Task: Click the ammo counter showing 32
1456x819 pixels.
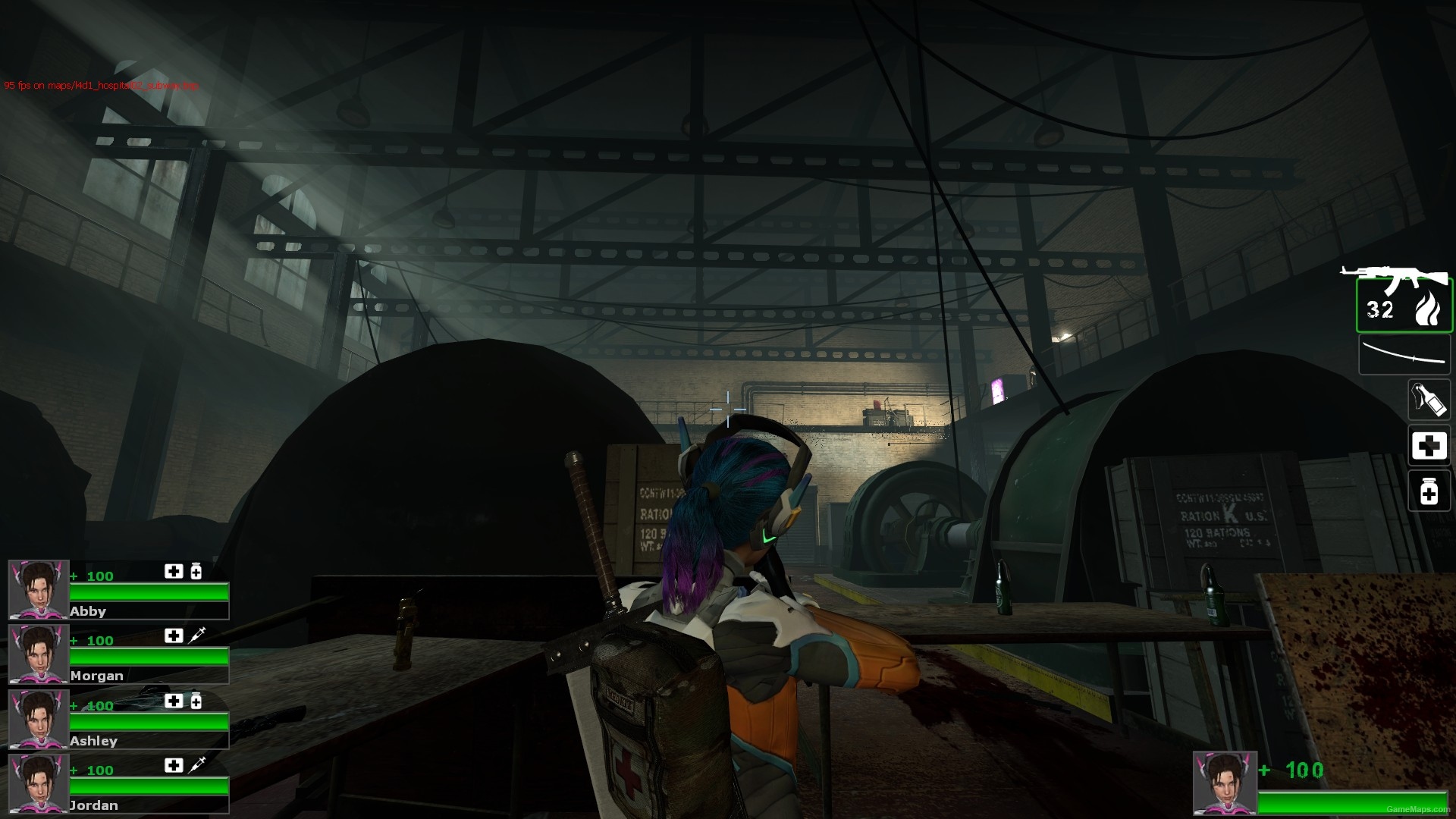Action: (1379, 309)
